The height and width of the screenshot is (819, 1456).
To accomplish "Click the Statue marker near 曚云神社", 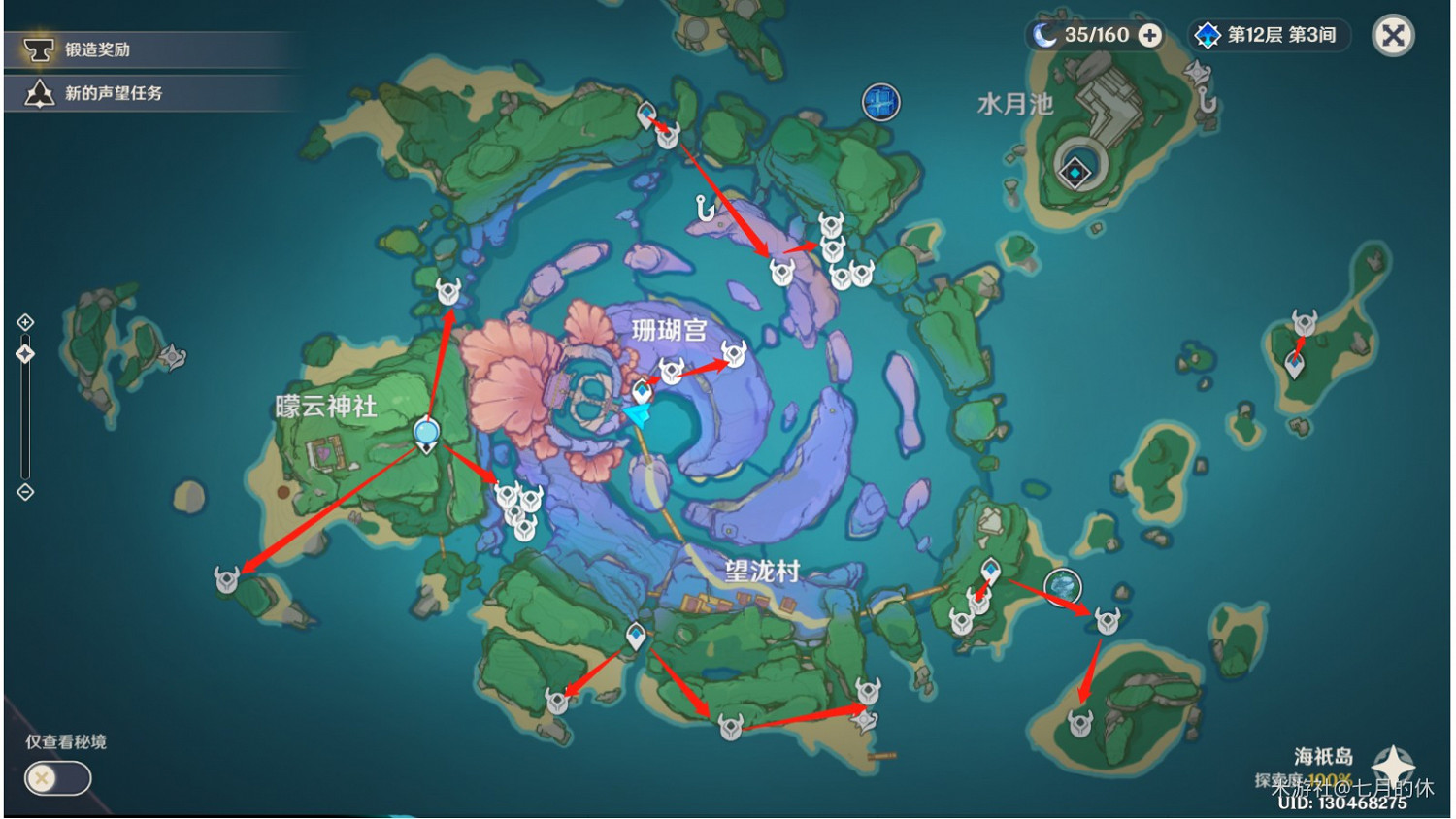I will click(424, 431).
